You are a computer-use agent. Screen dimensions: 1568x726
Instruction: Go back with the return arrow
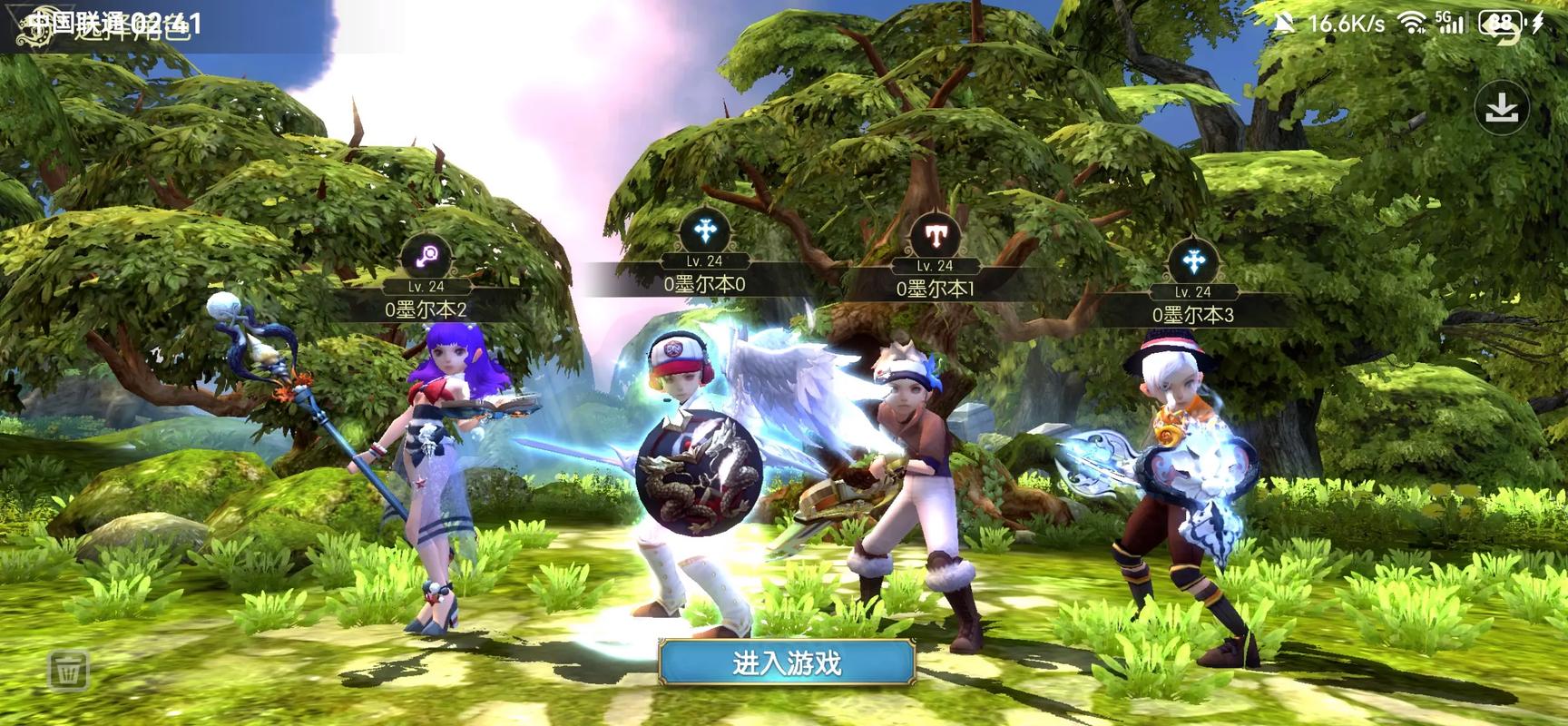(1504, 33)
